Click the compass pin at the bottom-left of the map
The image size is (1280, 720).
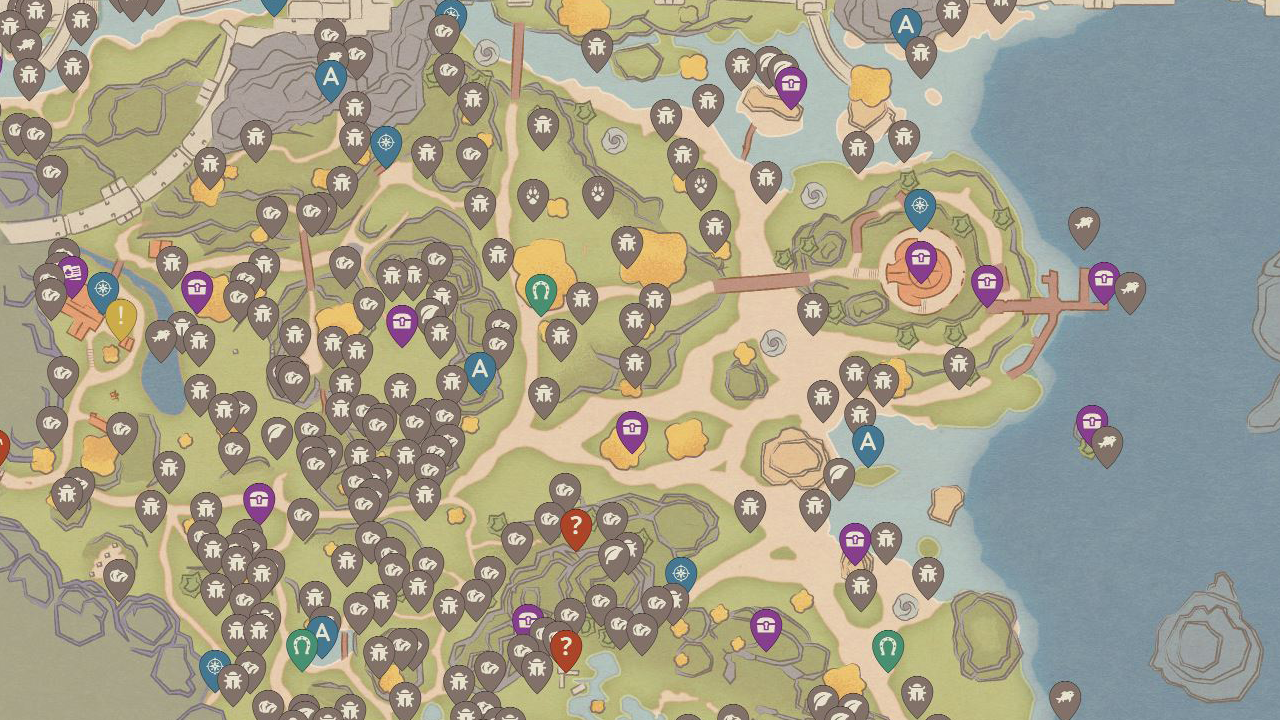(x=214, y=666)
